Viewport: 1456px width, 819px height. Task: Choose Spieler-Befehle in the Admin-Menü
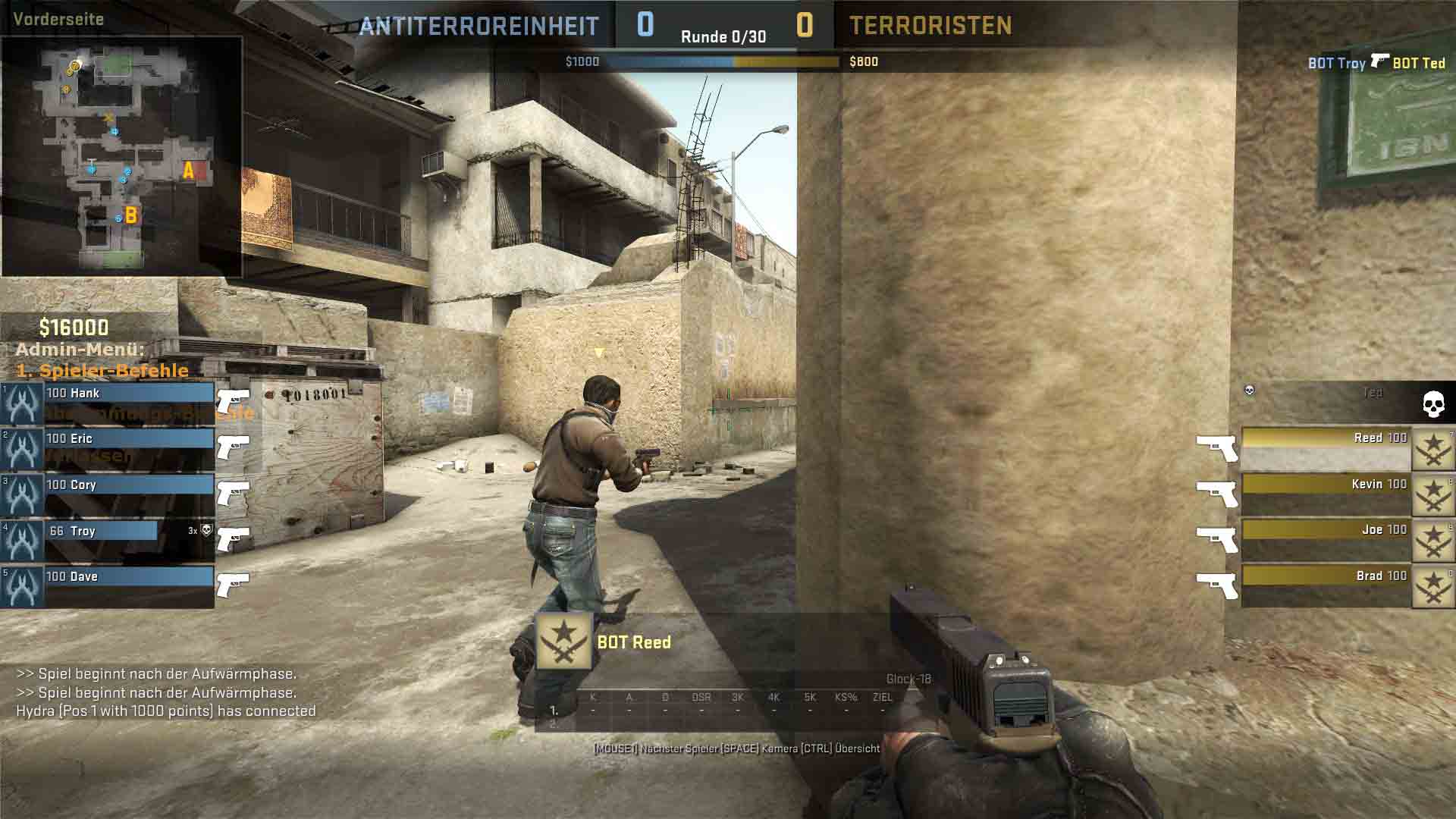click(102, 371)
